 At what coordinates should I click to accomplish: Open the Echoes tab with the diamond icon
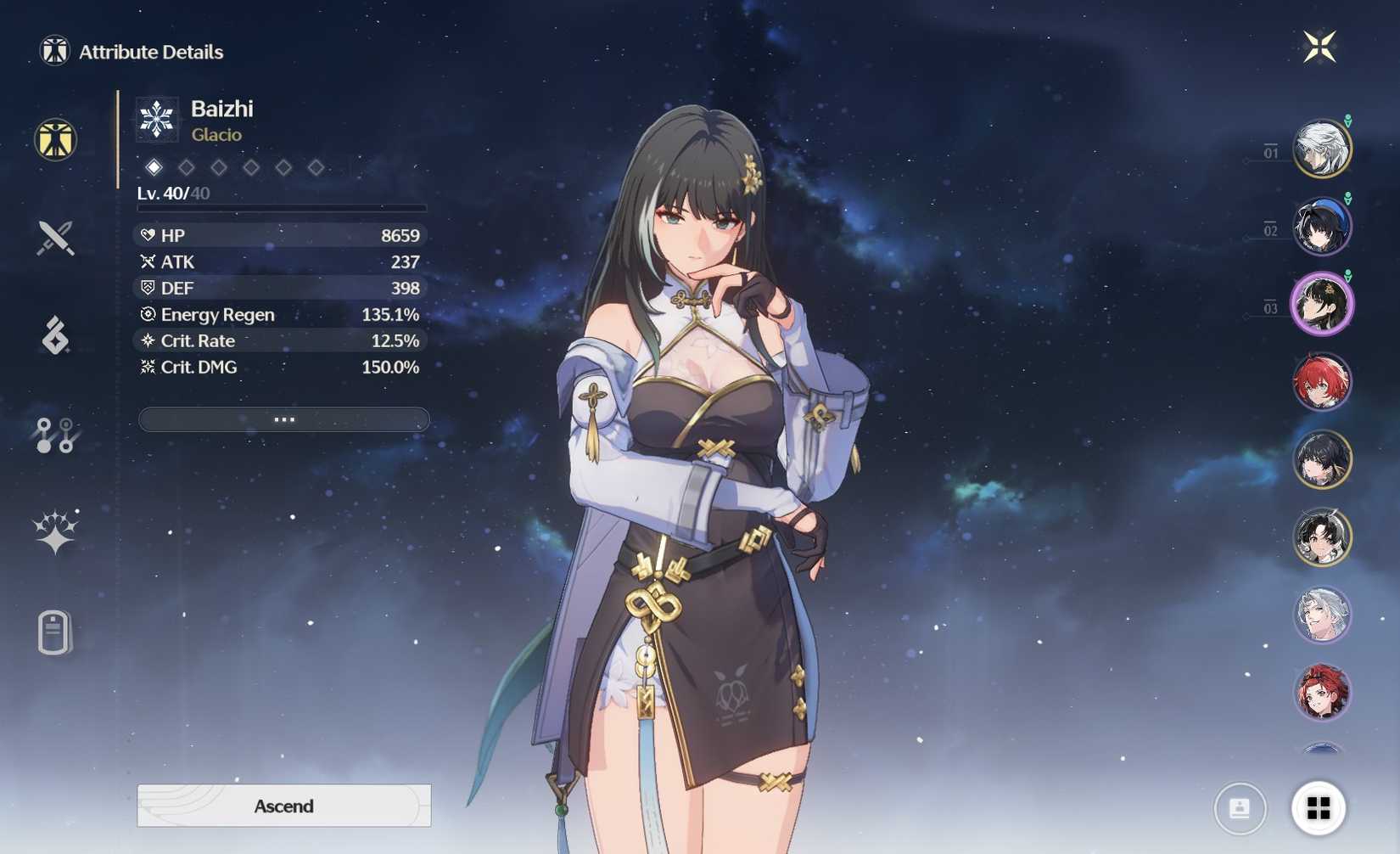tap(55, 335)
